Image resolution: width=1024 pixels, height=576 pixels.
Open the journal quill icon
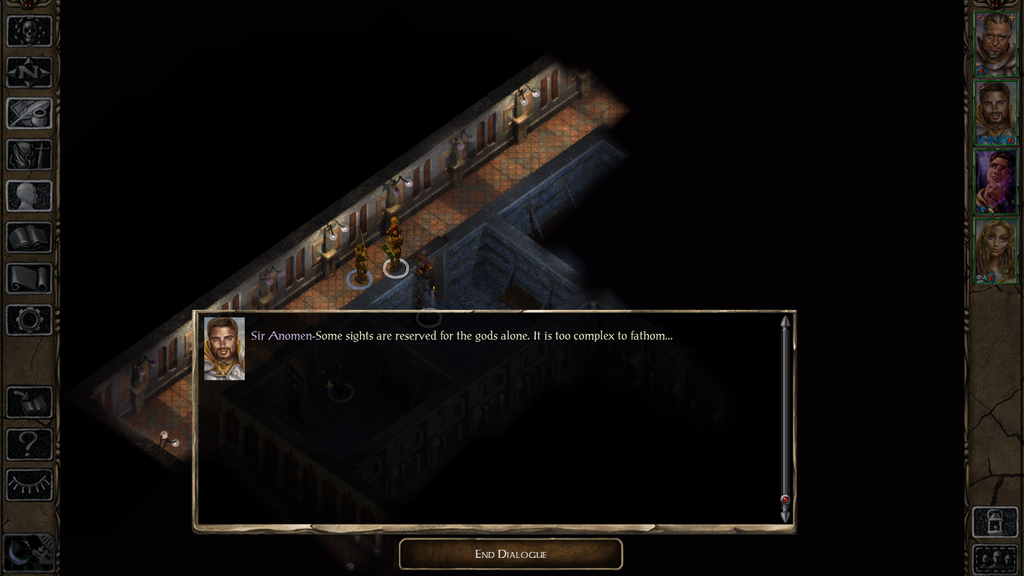[29, 113]
